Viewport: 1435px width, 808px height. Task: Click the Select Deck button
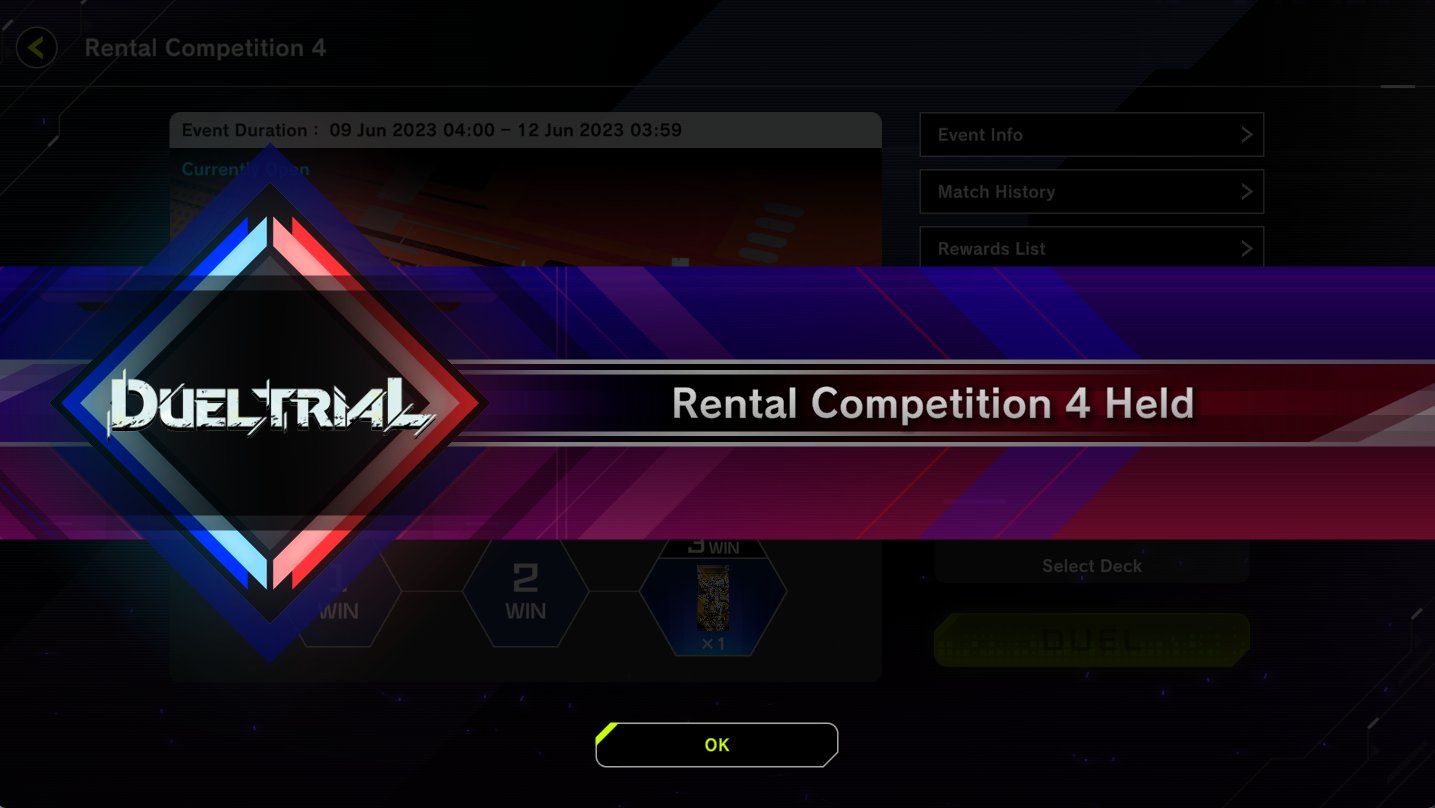coord(1090,565)
